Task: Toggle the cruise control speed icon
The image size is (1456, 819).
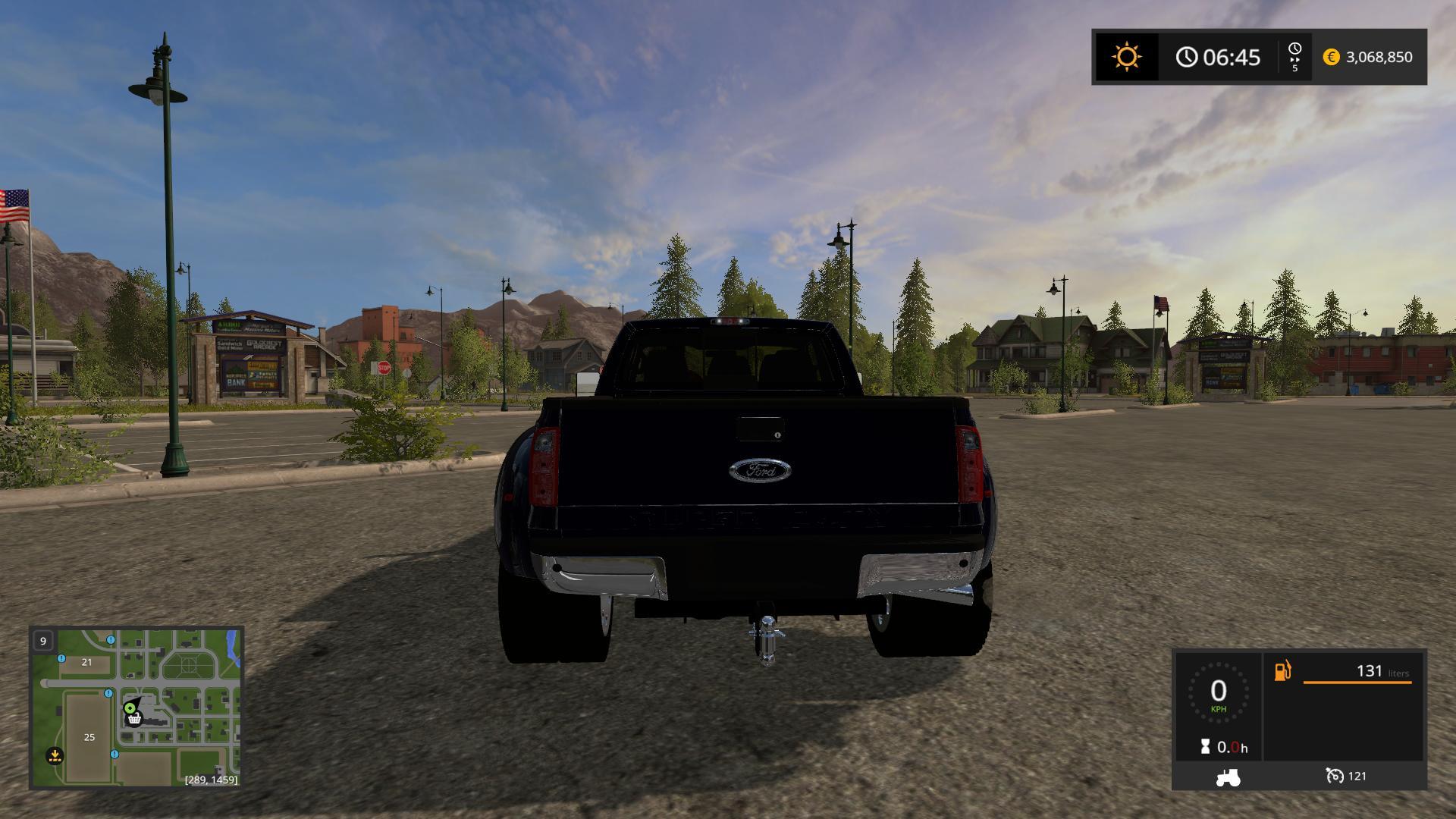Action: click(x=1334, y=776)
